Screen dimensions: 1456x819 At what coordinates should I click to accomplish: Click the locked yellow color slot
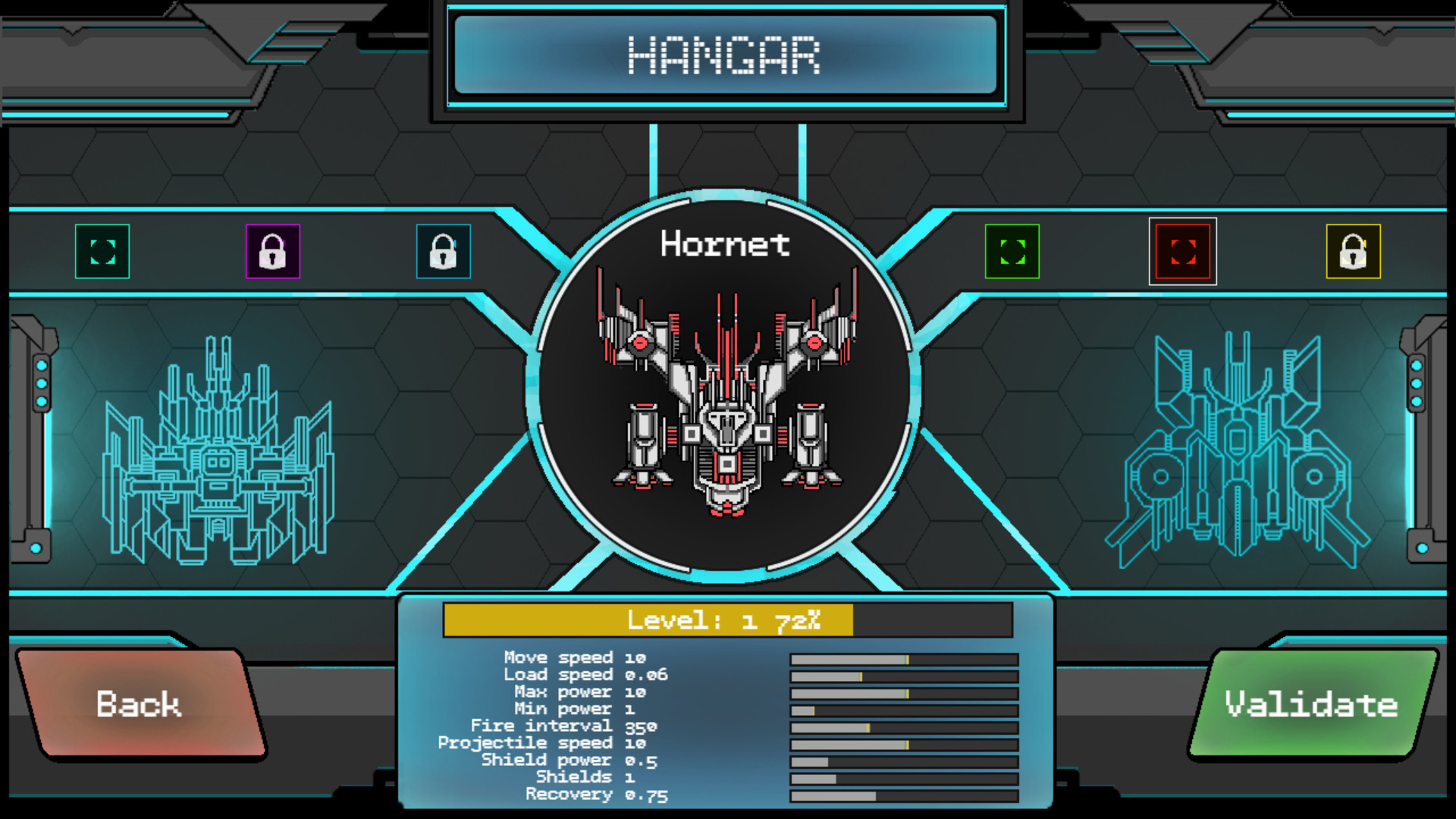pyautogui.click(x=1354, y=252)
